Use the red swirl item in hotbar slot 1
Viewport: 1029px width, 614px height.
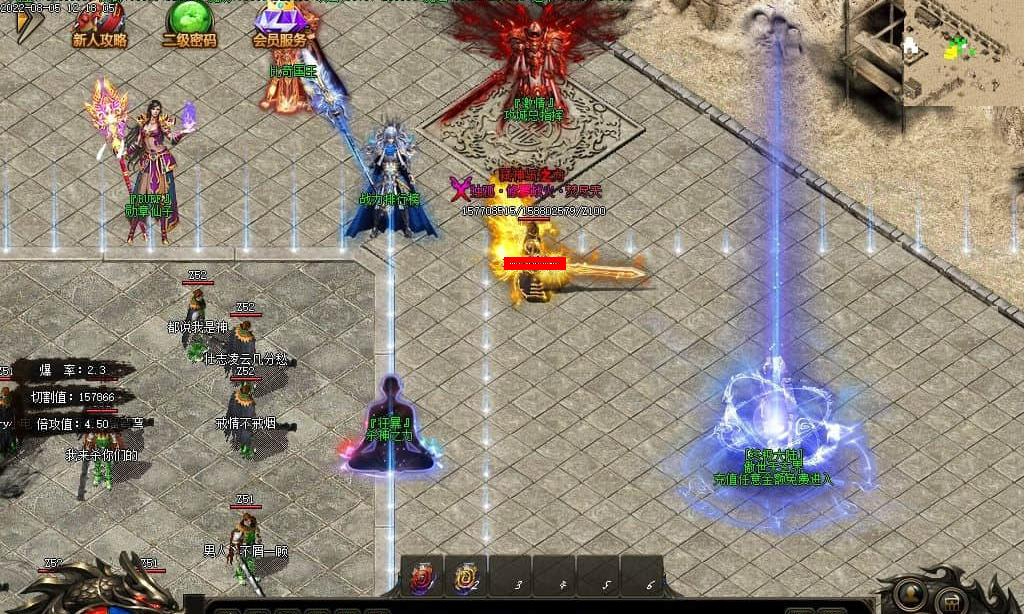tap(421, 578)
